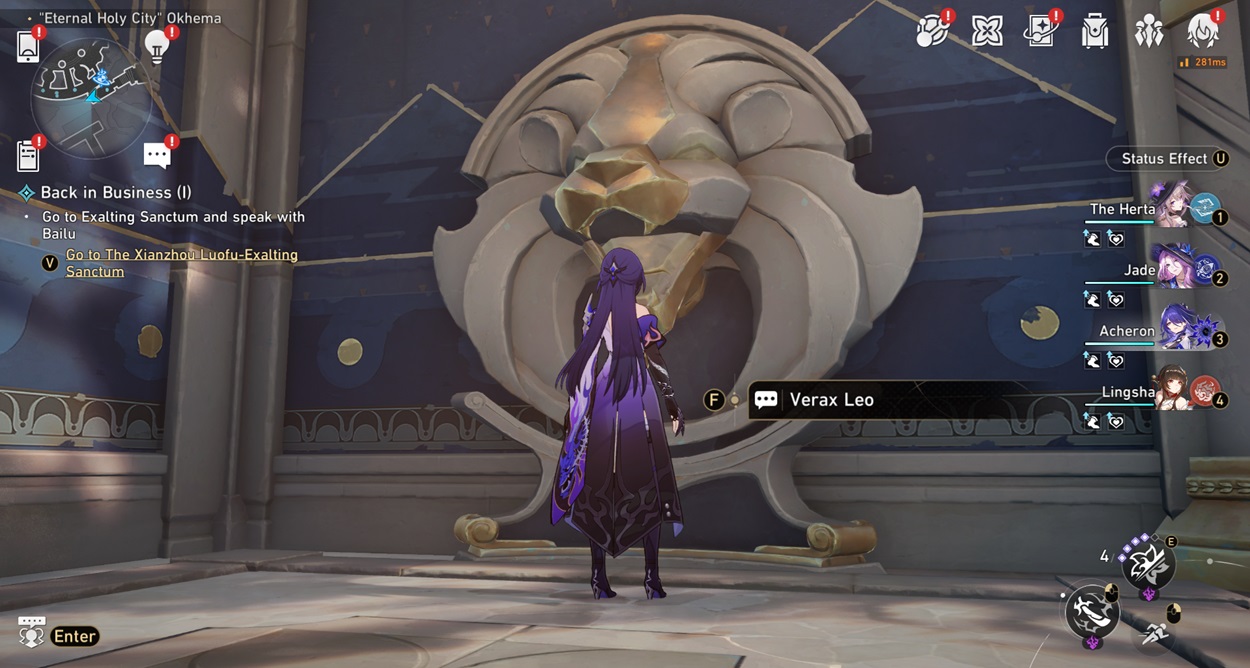Image resolution: width=1250 pixels, height=668 pixels.
Task: Show the Status Effect panel
Action: pyautogui.click(x=1167, y=159)
